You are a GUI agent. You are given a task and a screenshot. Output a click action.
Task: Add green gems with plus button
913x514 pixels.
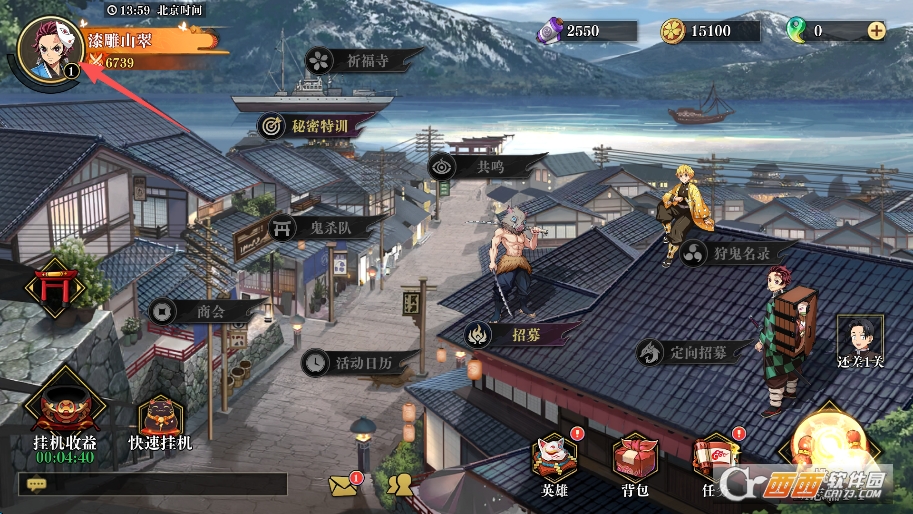(x=876, y=31)
